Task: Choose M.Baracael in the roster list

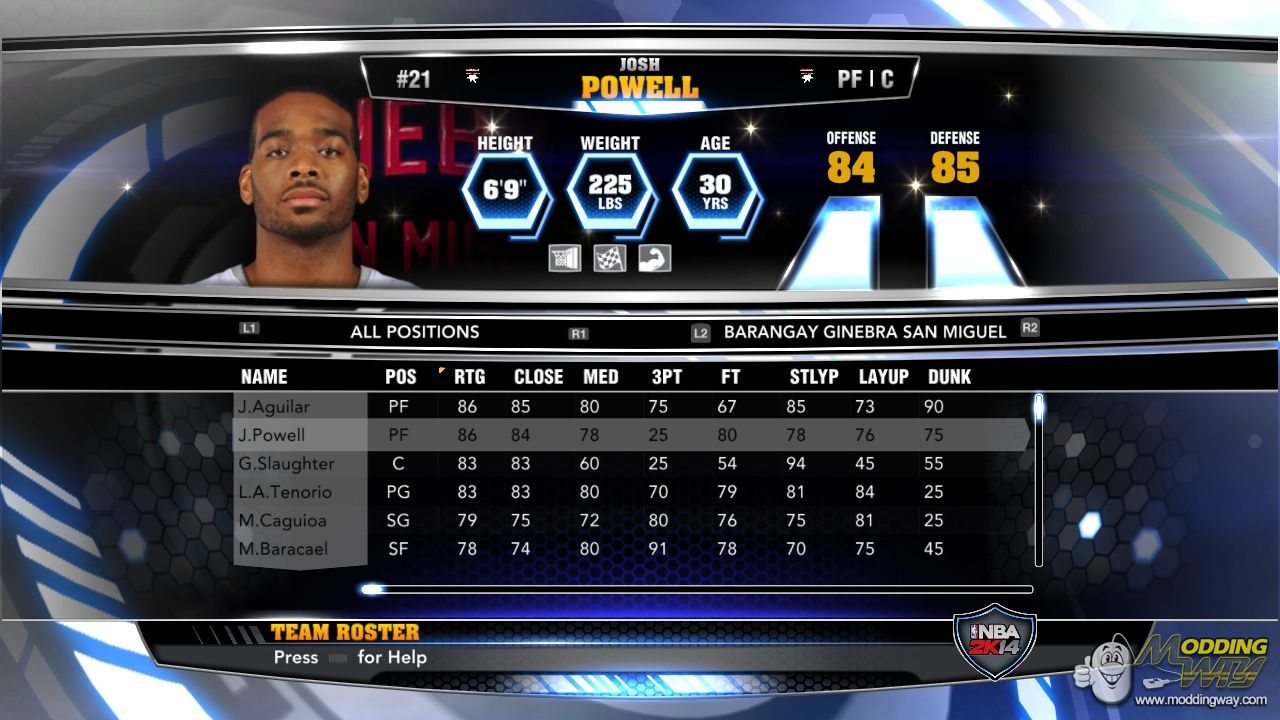Action: coord(300,549)
